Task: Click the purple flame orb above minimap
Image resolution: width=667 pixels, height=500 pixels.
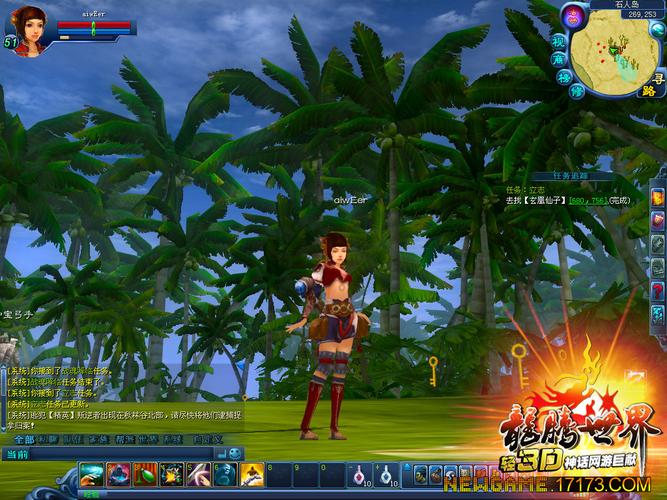Action: click(x=573, y=15)
